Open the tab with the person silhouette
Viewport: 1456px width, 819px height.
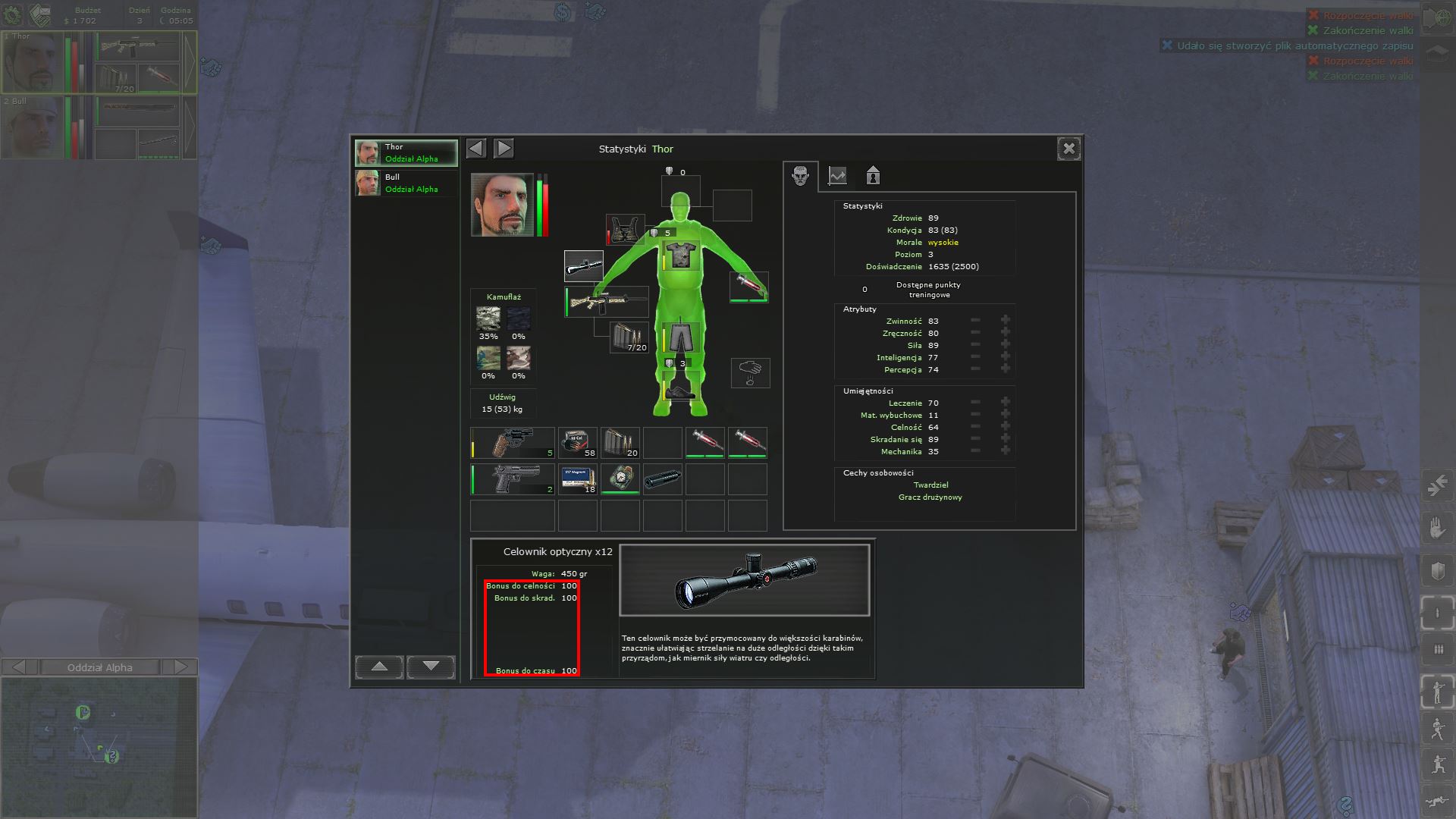pyautogui.click(x=873, y=176)
